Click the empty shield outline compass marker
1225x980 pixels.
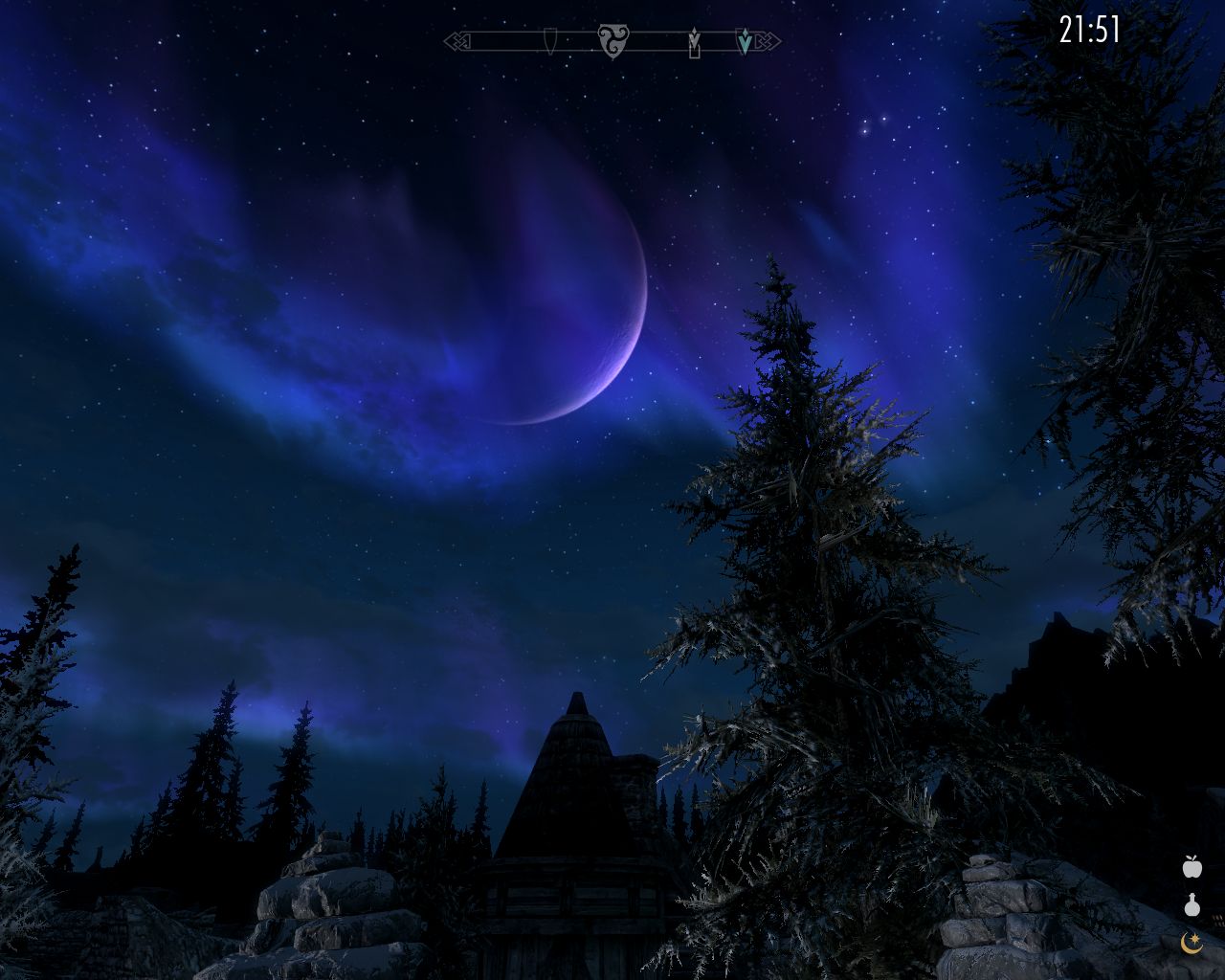click(x=550, y=41)
